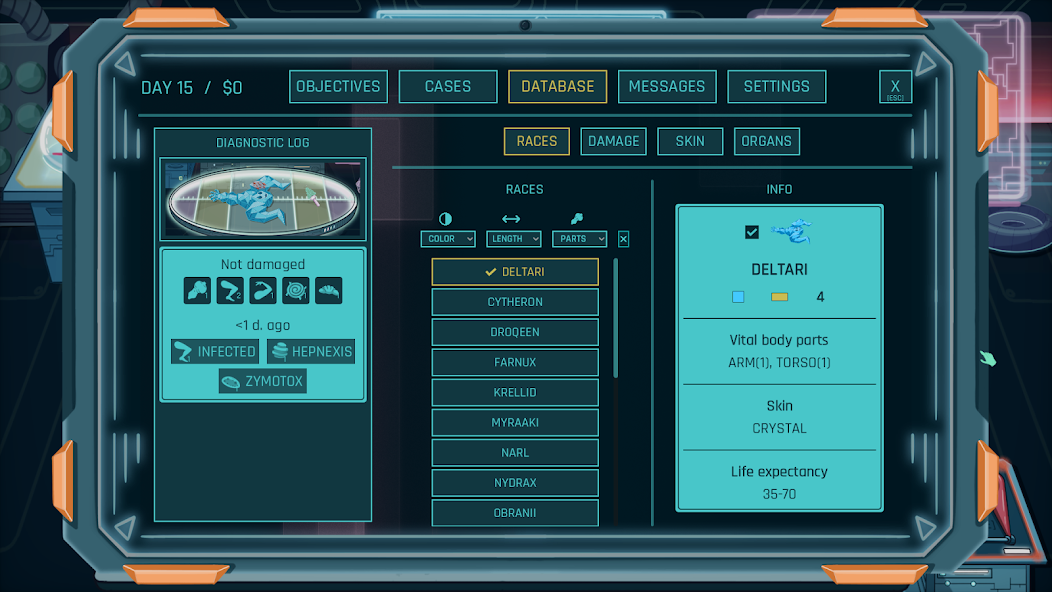The width and height of the screenshot is (1052, 592).
Task: Click the Hepnexis diagnostic tag
Action: pos(311,352)
